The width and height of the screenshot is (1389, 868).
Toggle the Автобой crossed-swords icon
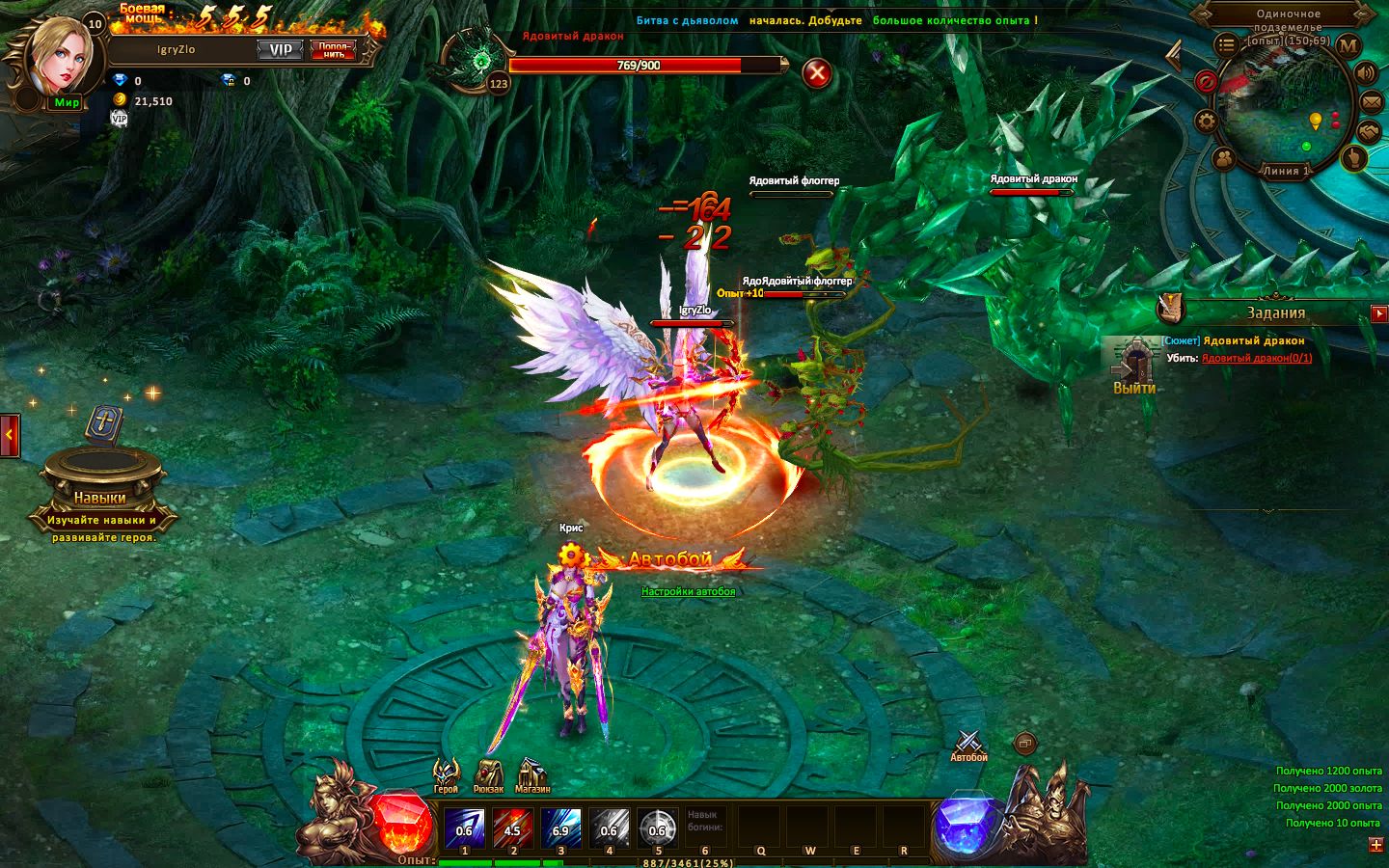968,744
